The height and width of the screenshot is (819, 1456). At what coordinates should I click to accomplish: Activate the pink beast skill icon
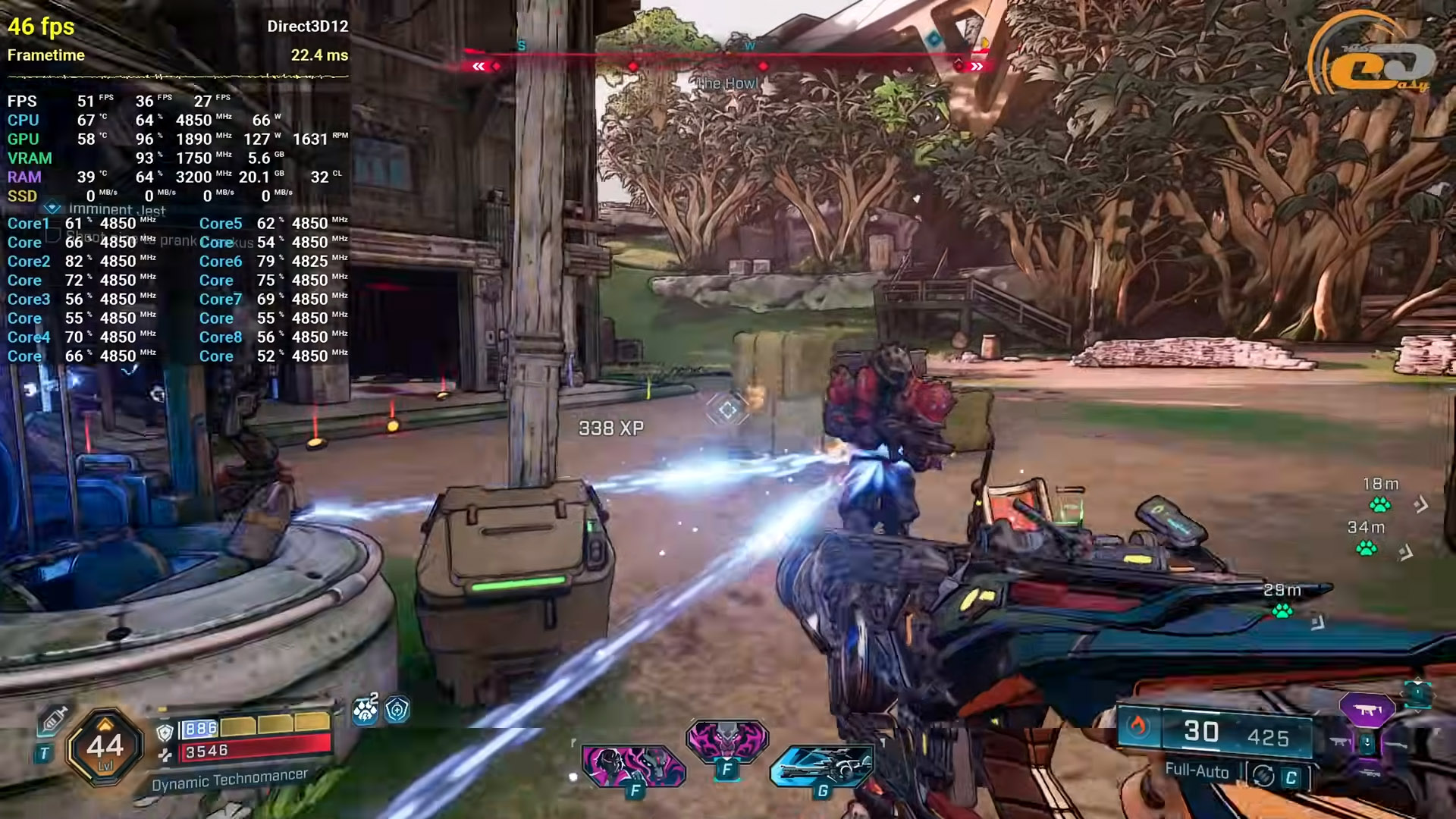click(726, 739)
